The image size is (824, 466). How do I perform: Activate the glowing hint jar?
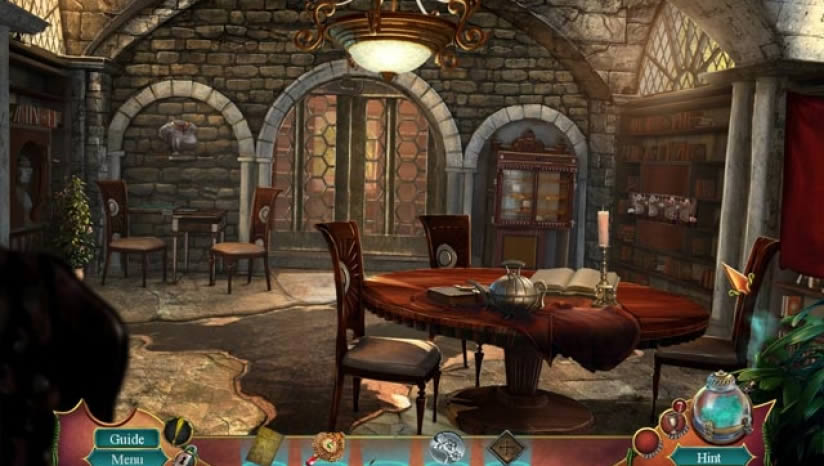(722, 408)
